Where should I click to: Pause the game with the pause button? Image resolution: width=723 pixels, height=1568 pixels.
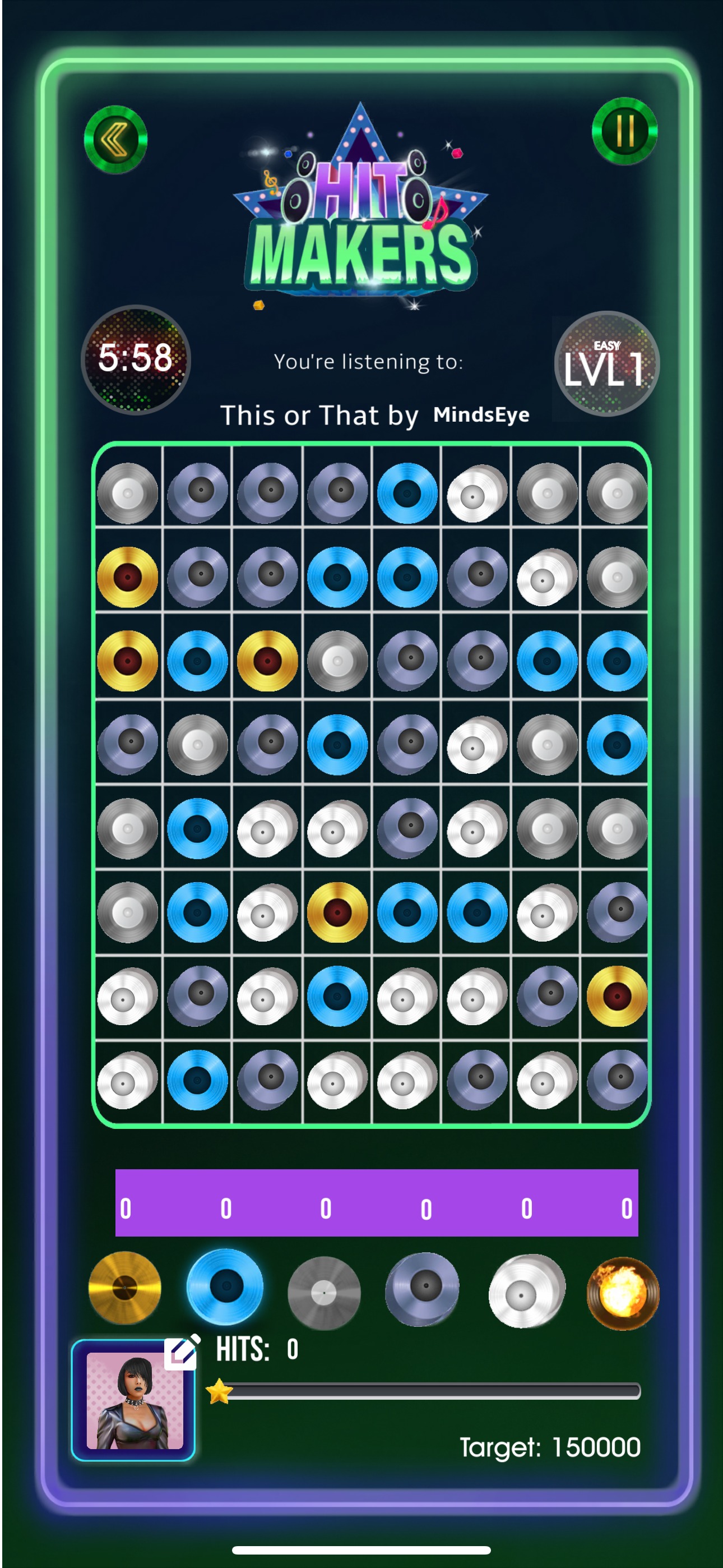pyautogui.click(x=624, y=130)
